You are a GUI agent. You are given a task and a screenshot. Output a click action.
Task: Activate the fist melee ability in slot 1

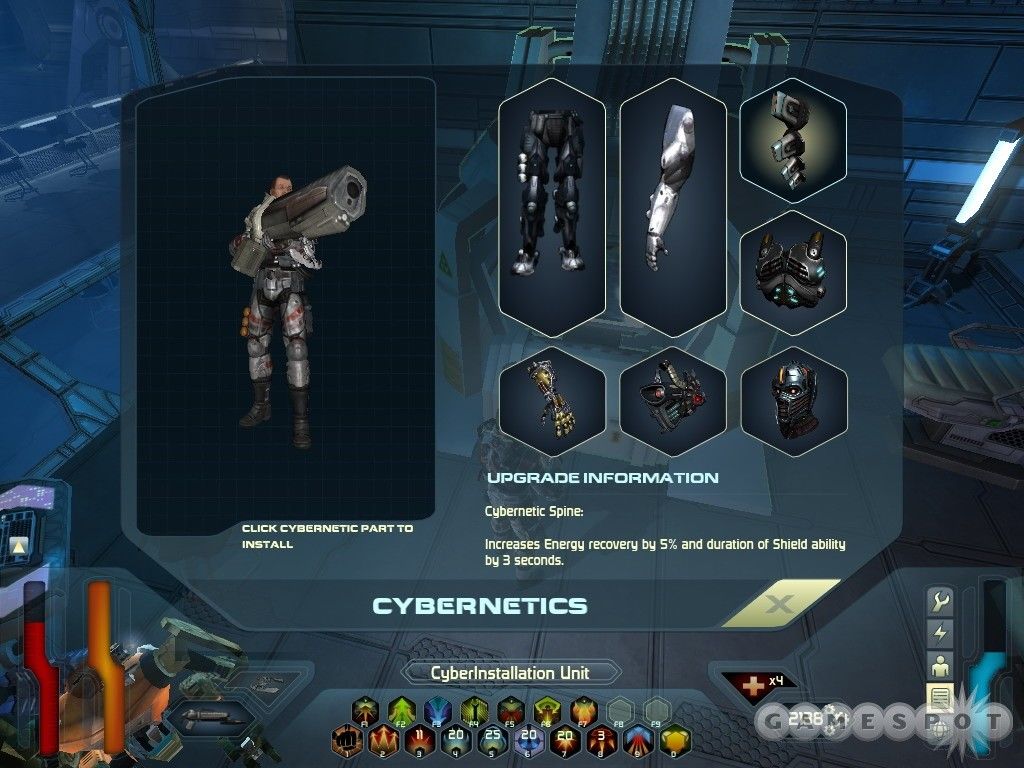coord(347,742)
